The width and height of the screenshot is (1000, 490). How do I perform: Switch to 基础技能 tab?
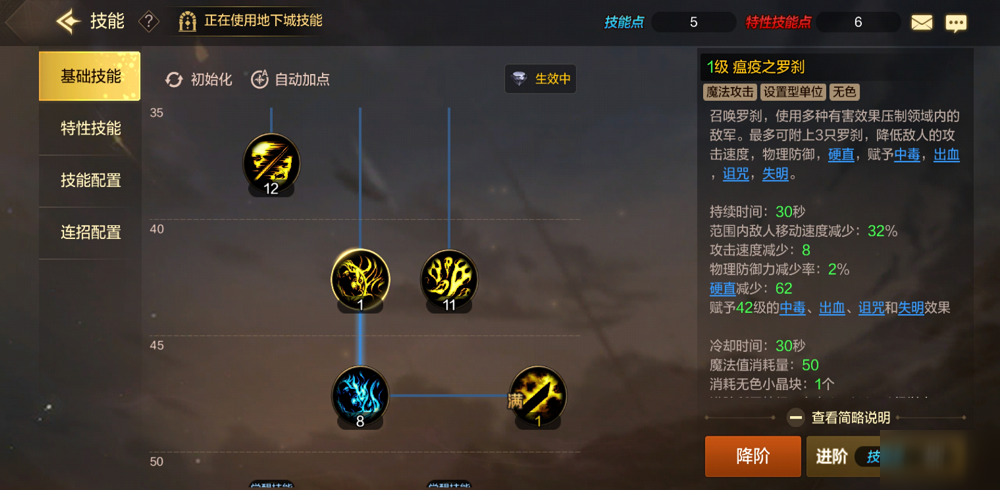click(x=90, y=77)
